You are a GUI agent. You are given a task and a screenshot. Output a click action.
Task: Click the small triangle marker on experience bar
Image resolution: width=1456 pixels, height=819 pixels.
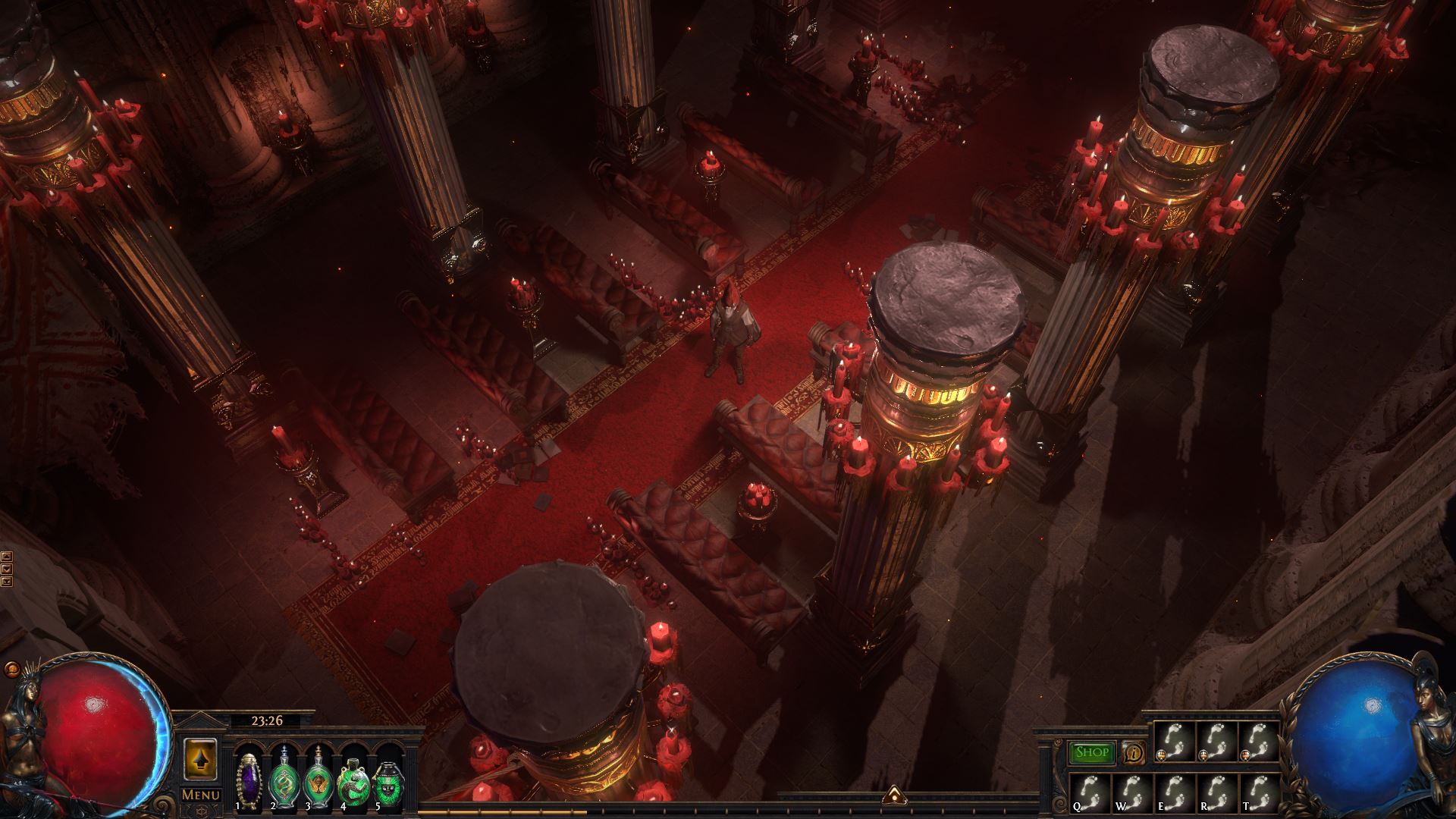893,793
